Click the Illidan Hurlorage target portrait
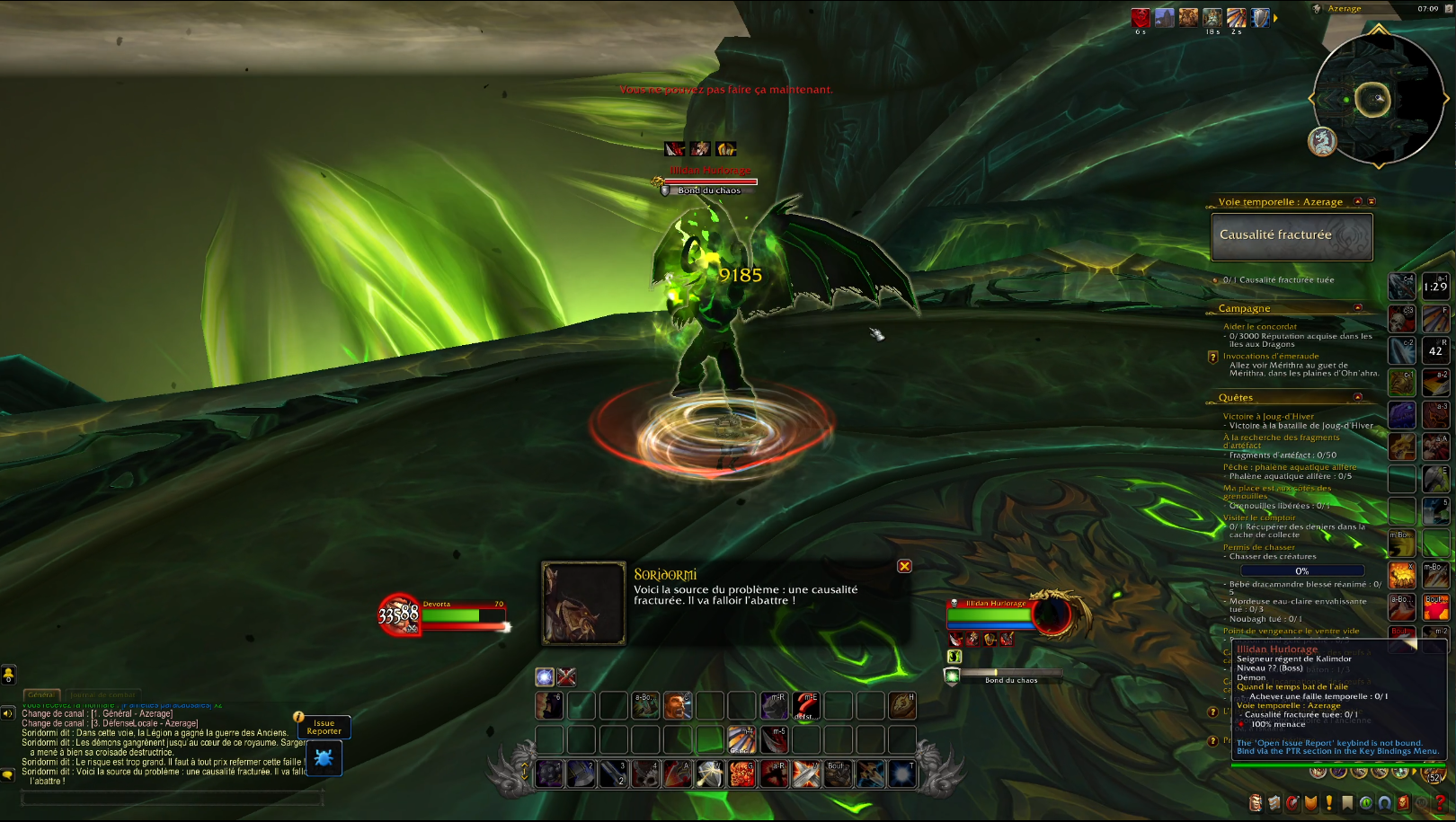Image resolution: width=1456 pixels, height=822 pixels. click(x=1052, y=615)
